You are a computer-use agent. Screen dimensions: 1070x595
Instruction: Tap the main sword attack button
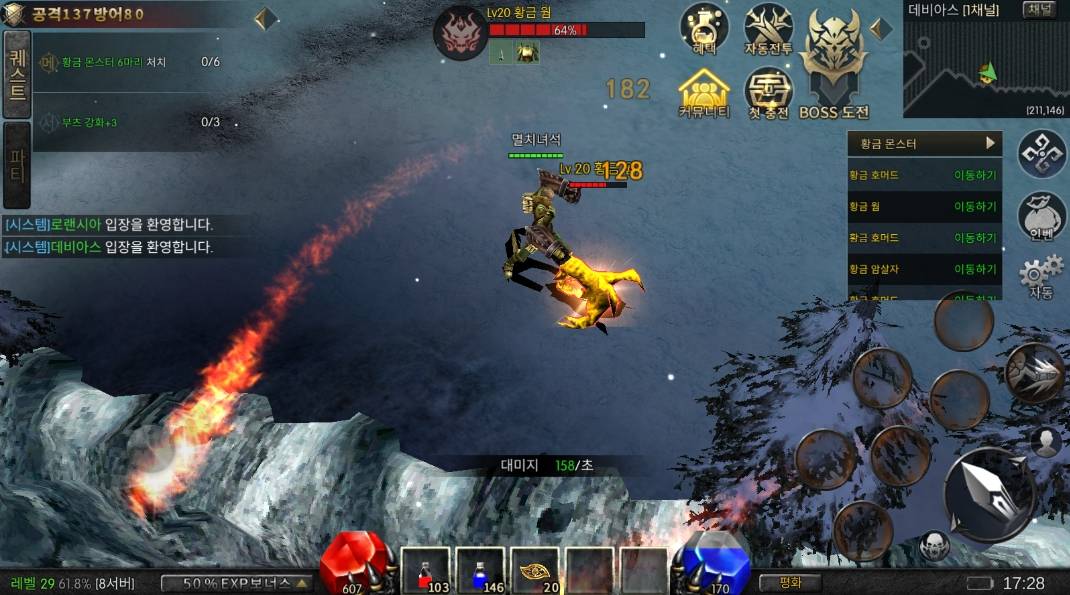pyautogui.click(x=988, y=494)
